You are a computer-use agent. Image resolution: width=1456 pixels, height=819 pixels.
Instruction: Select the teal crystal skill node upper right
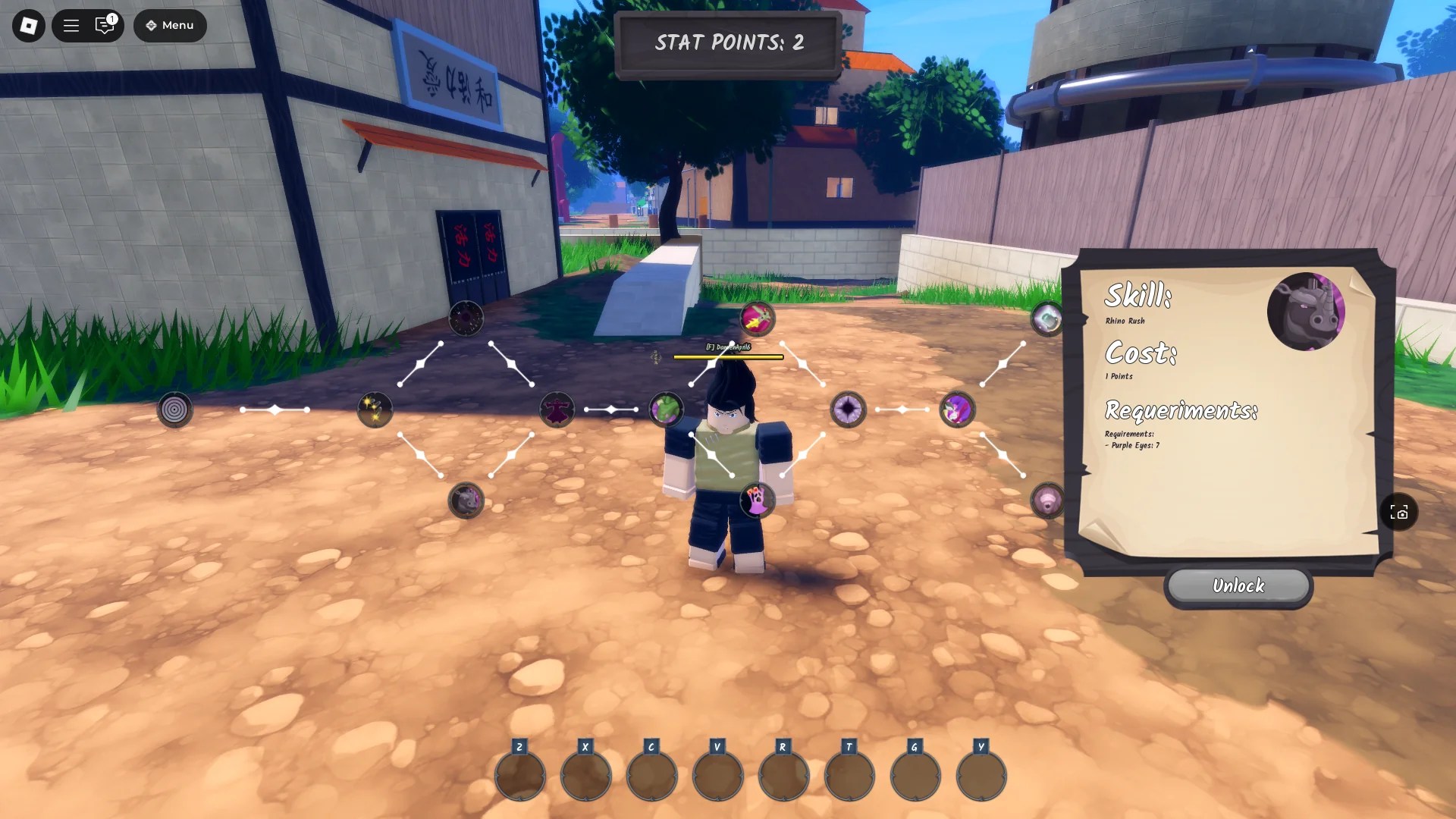tap(1046, 318)
